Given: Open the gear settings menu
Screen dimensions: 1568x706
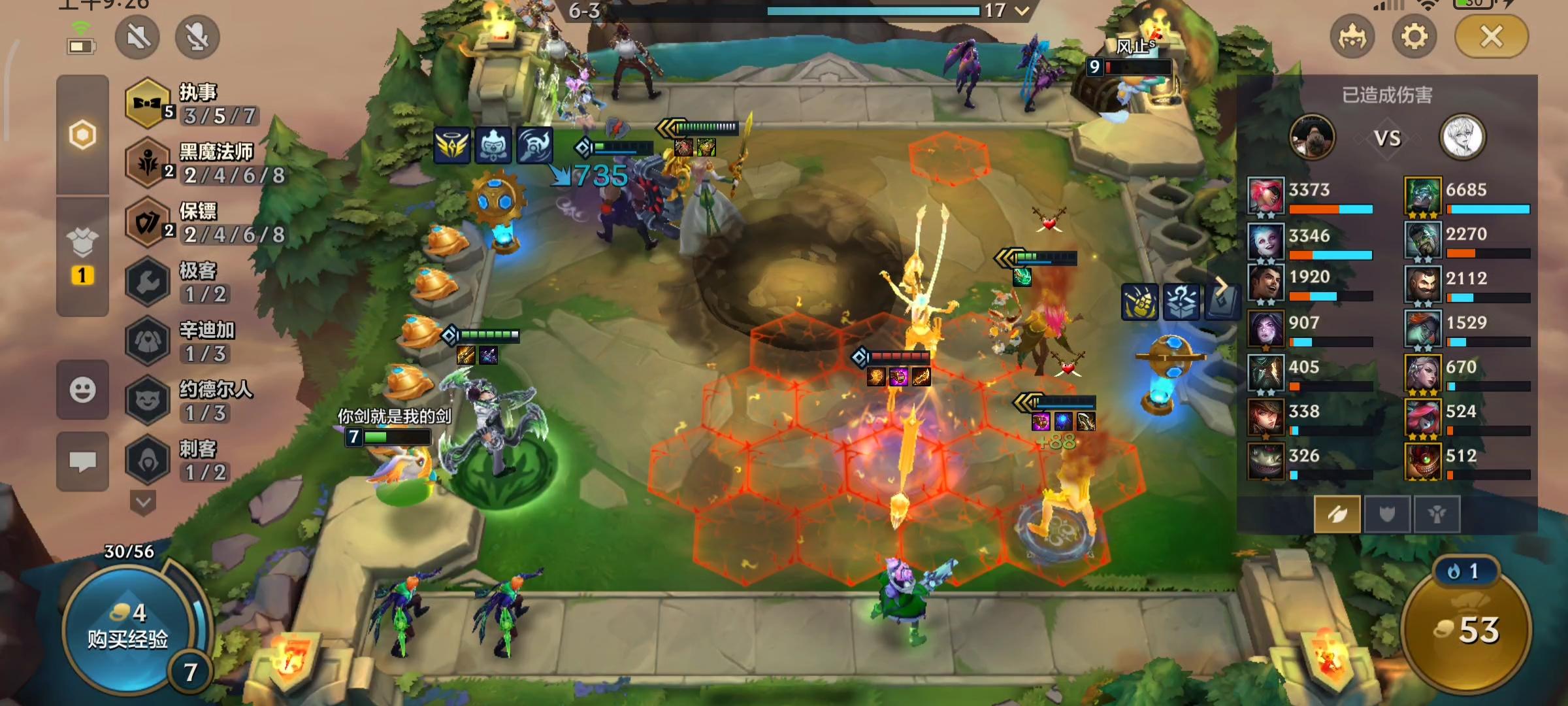Looking at the screenshot, I should (1414, 37).
